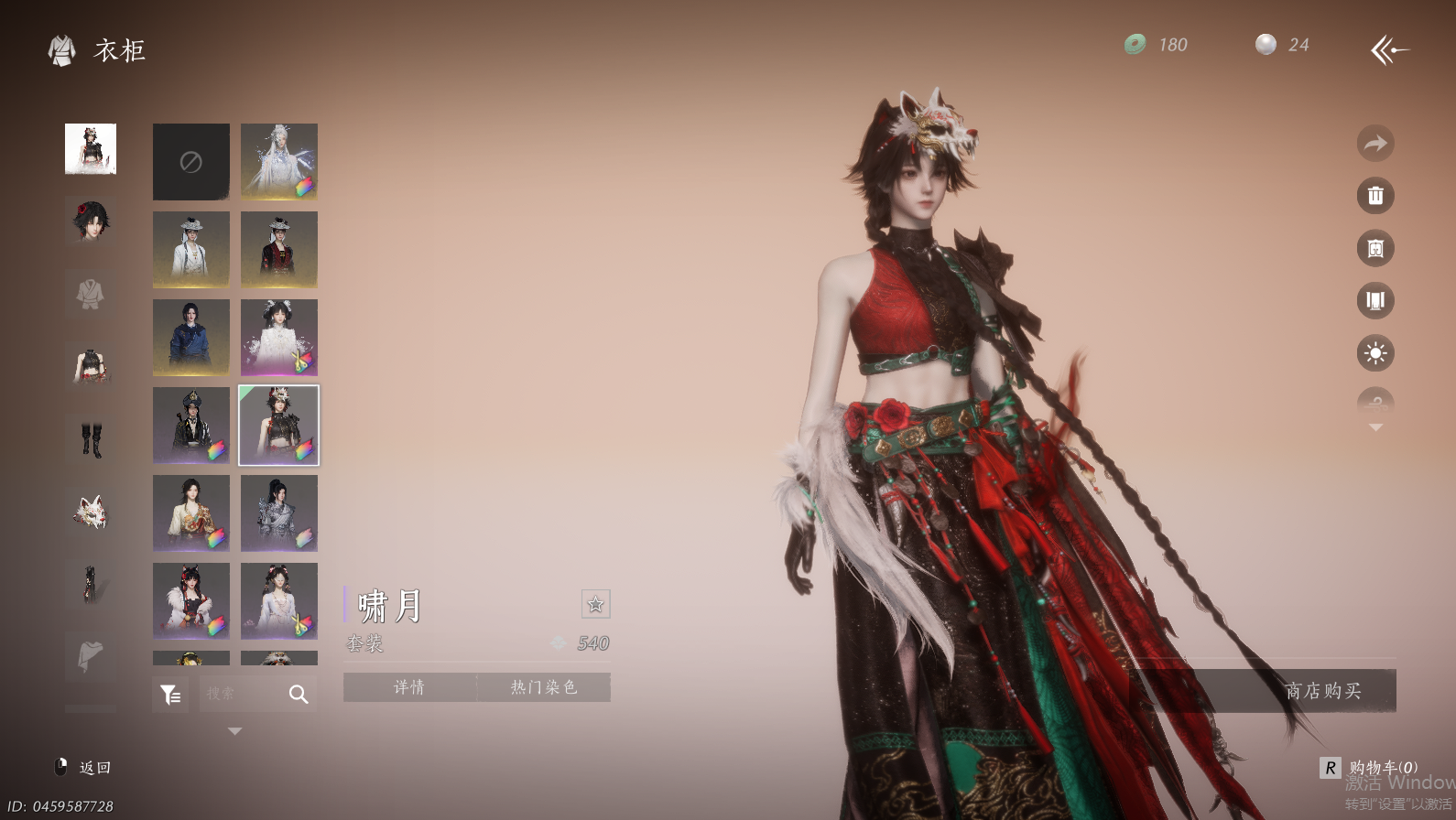Switch to the hairstyle category
The width and height of the screenshot is (1456, 820).
pyautogui.click(x=91, y=221)
